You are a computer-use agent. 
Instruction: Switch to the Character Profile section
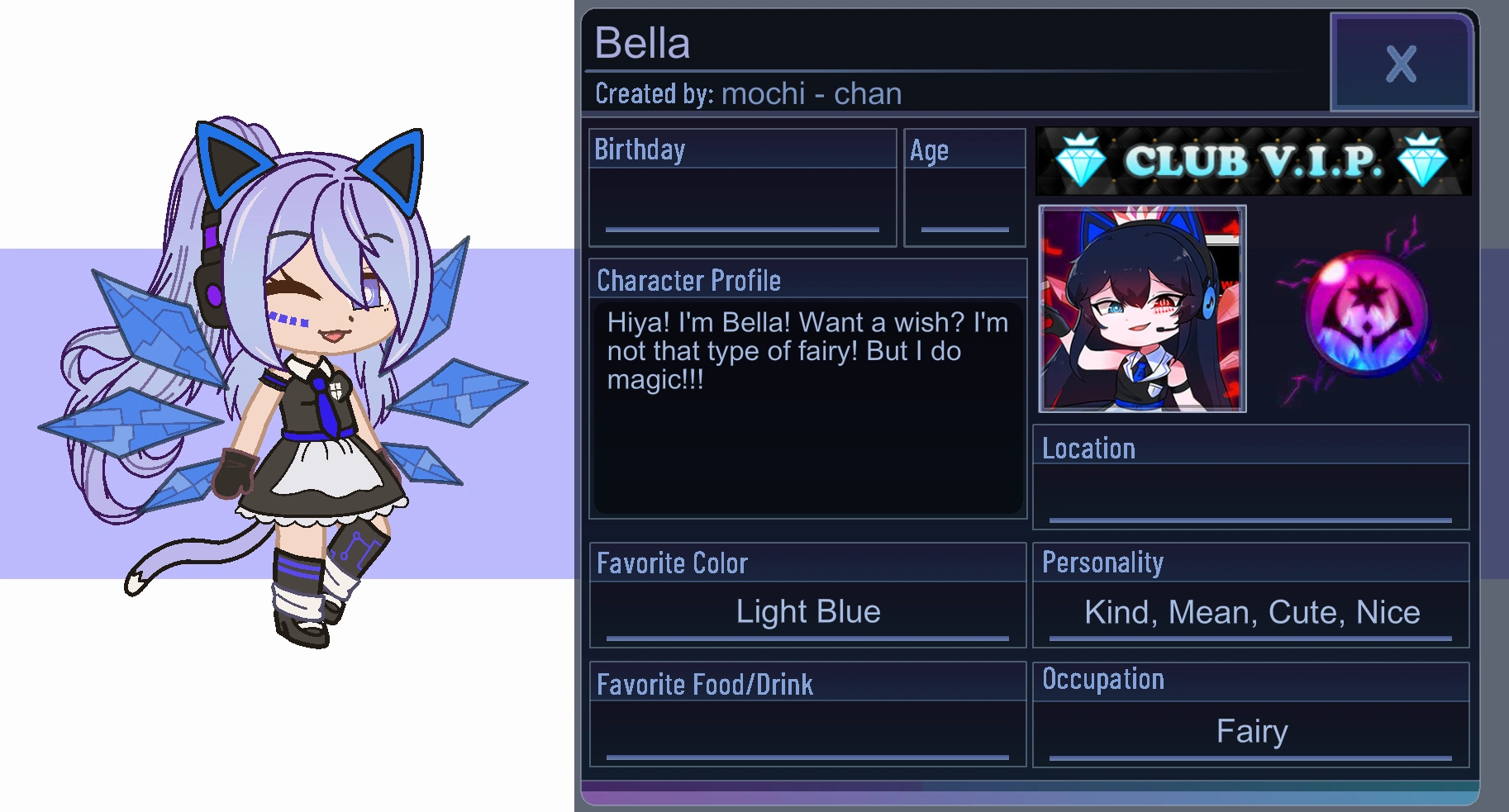(688, 280)
